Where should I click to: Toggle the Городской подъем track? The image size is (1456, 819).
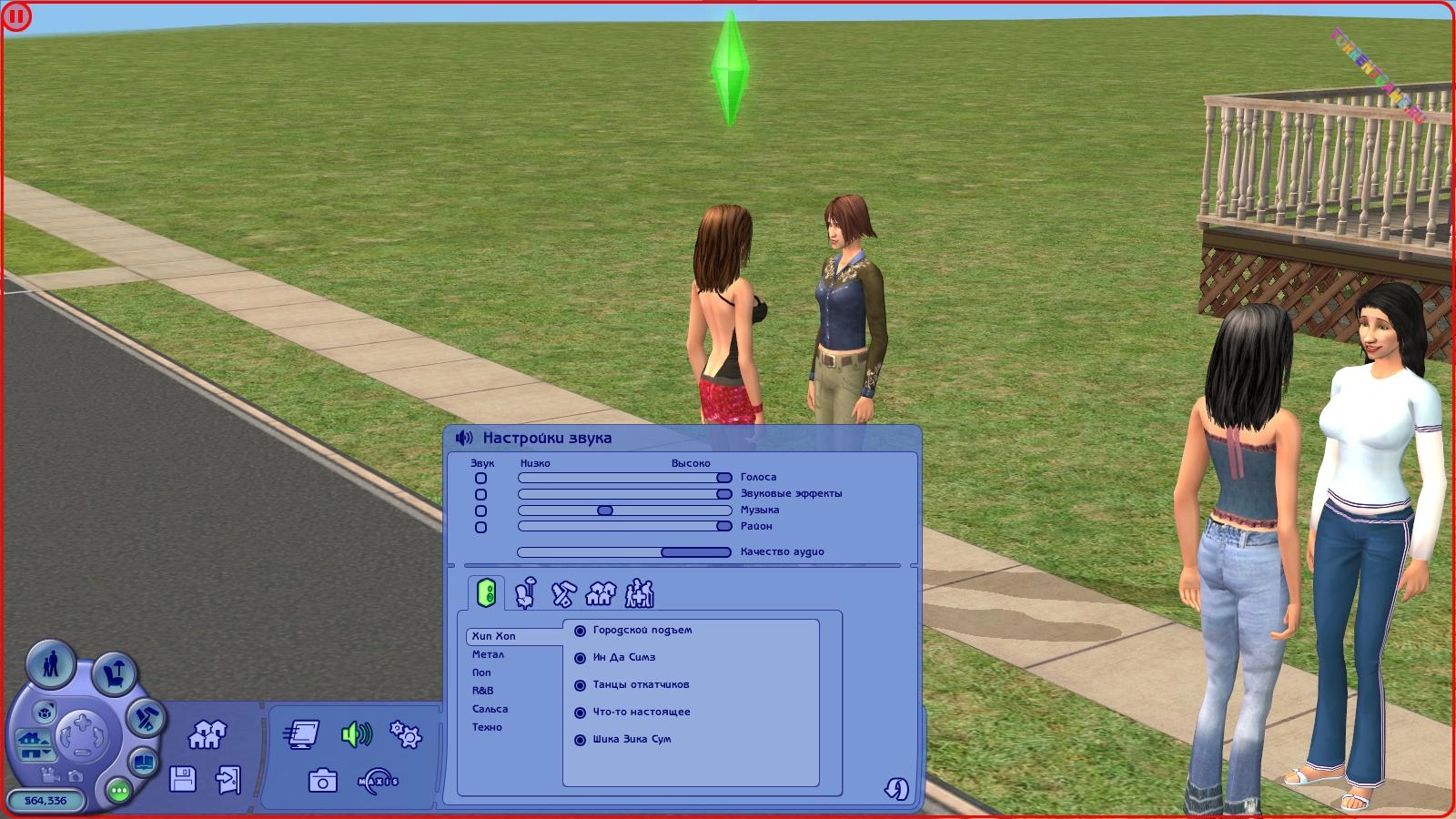coord(580,631)
